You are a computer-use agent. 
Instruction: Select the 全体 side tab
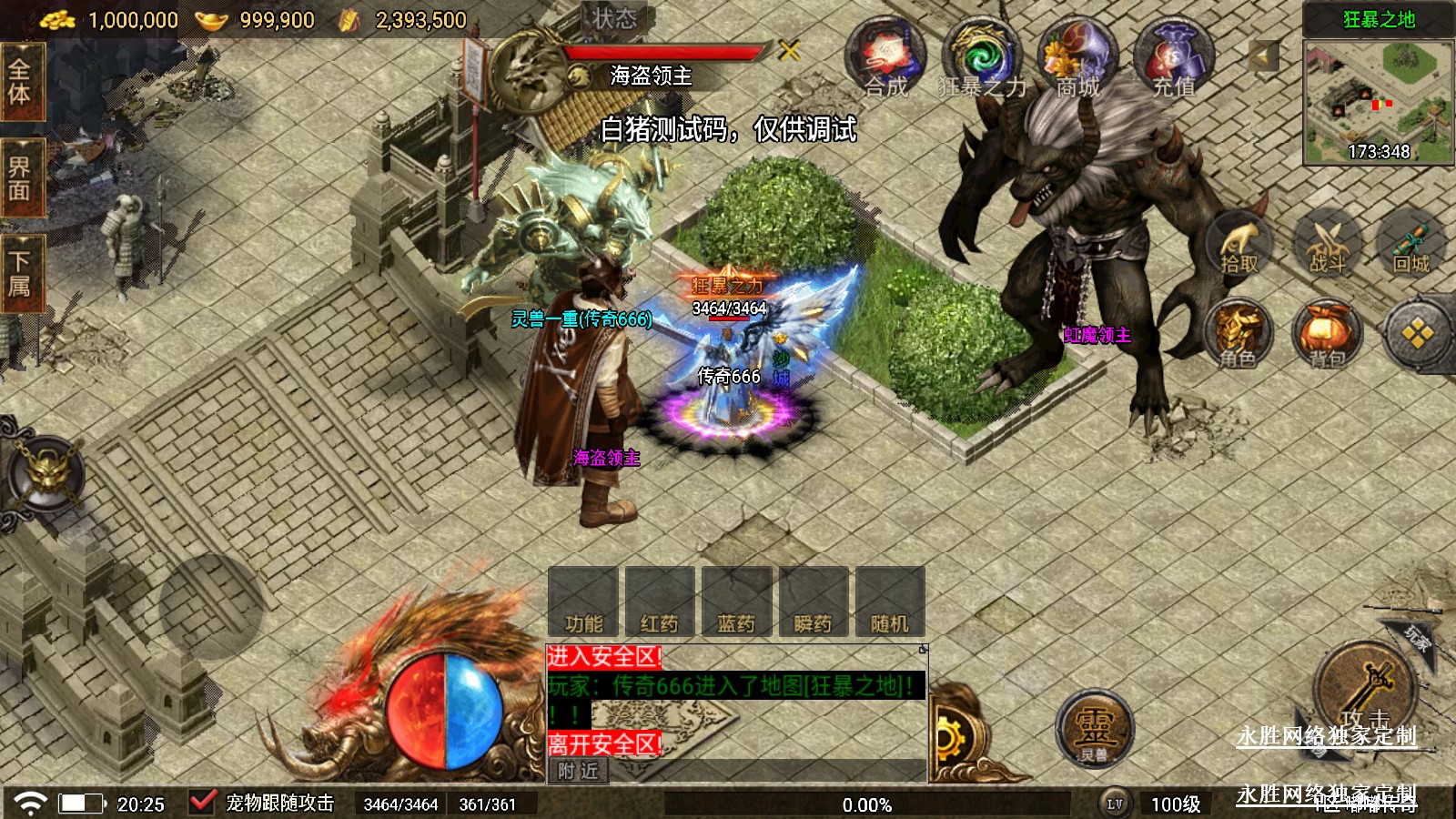tap(20, 82)
